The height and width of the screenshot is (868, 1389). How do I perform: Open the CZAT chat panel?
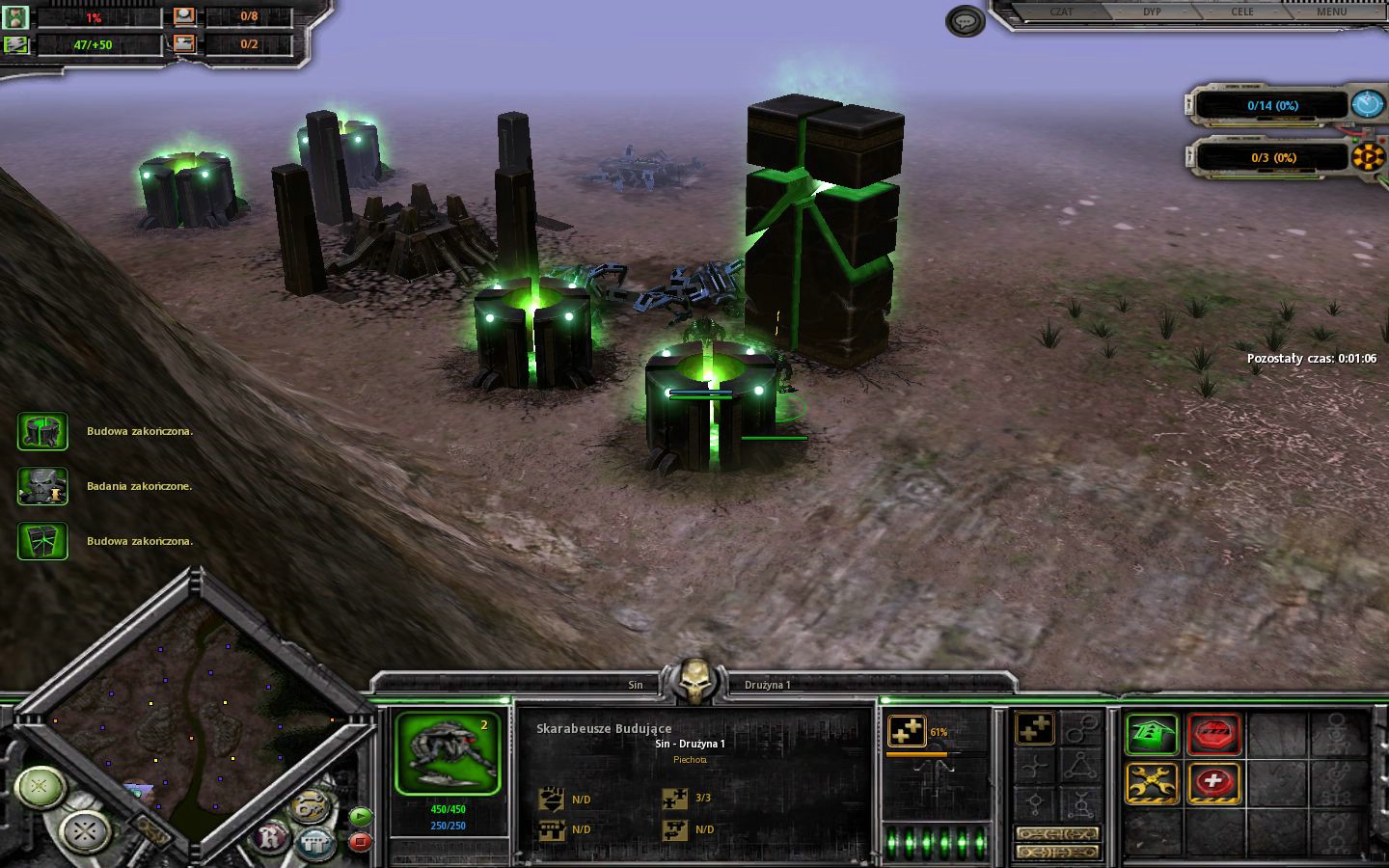coord(1061,13)
